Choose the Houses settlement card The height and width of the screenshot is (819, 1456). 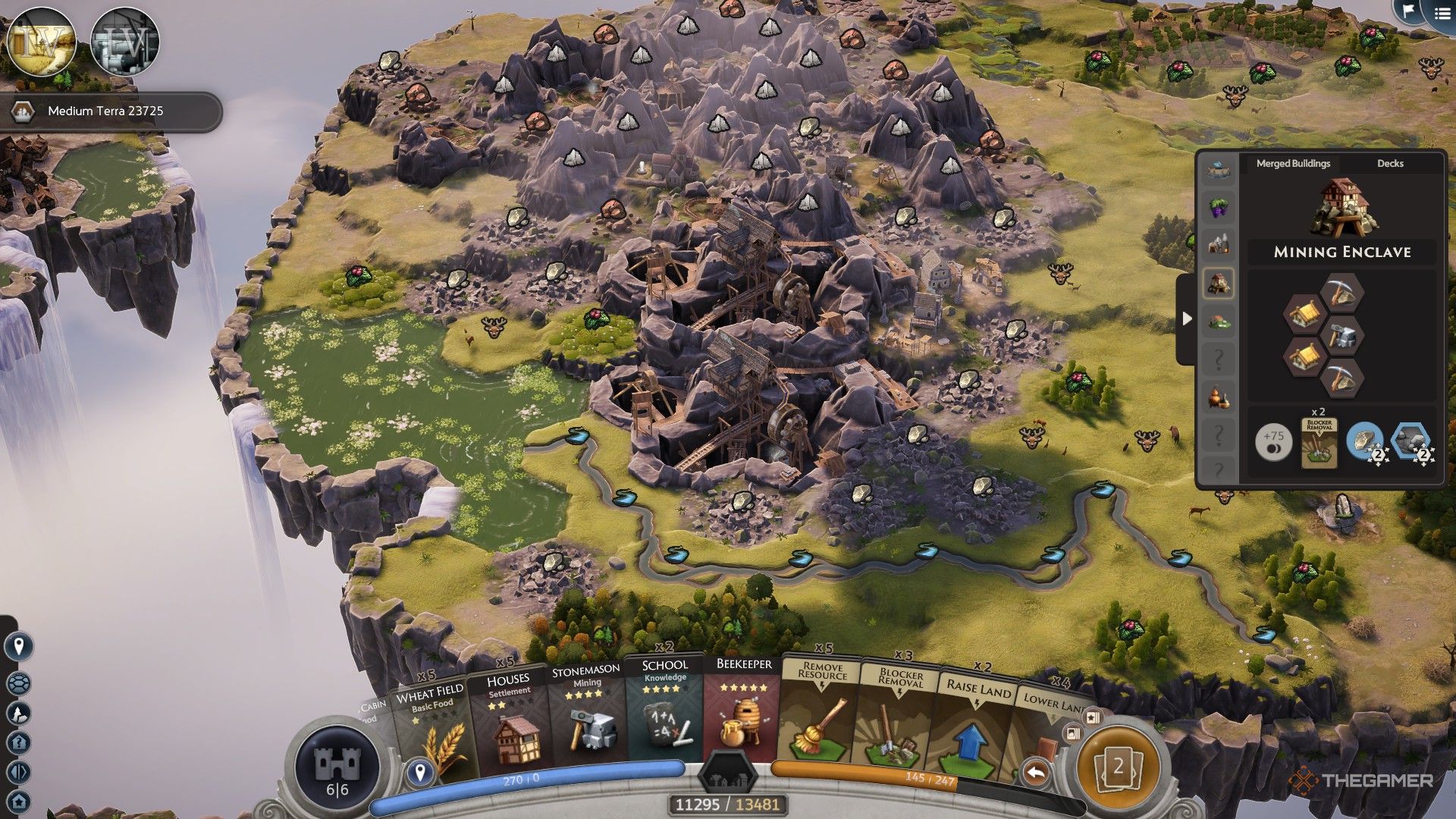pyautogui.click(x=510, y=724)
